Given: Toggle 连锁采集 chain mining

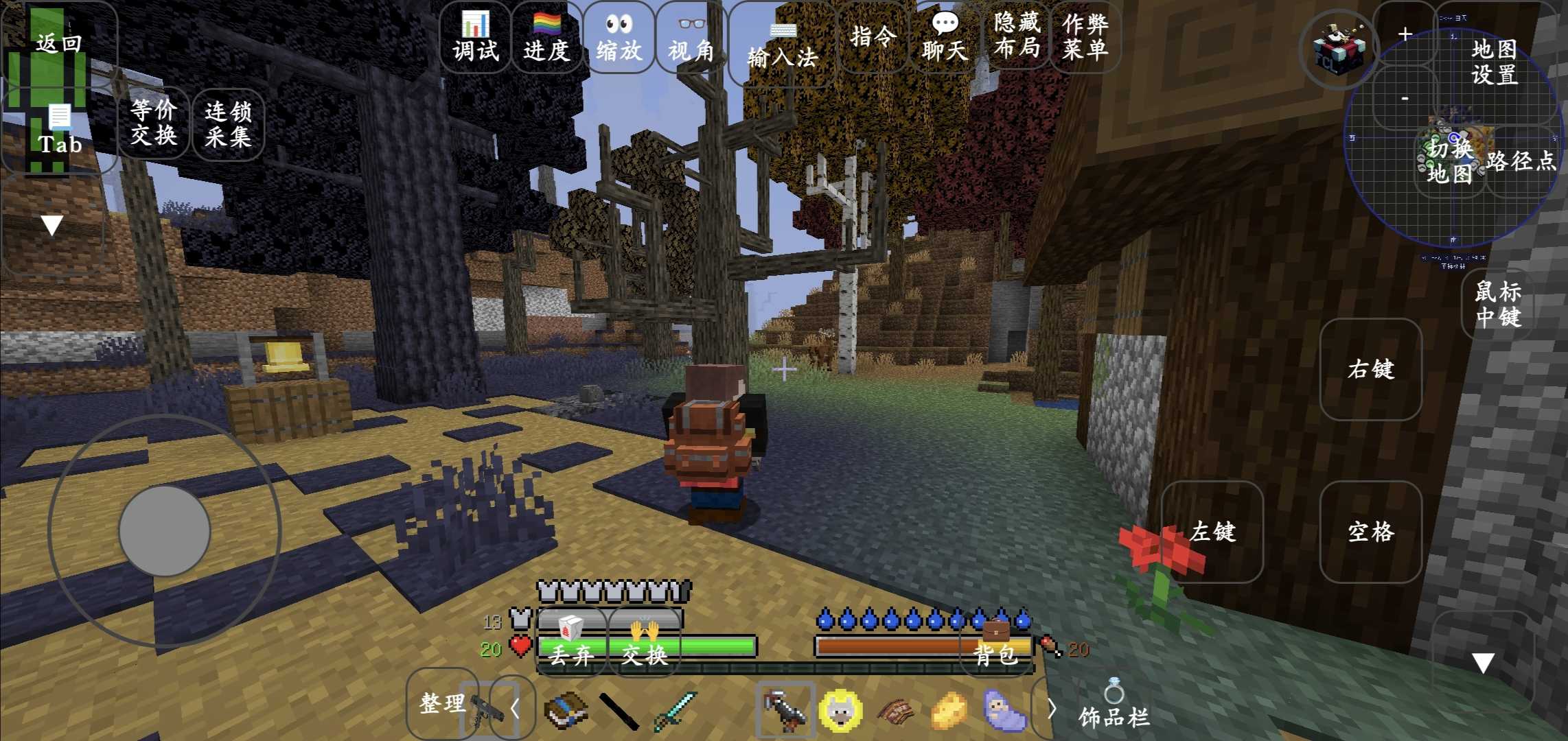Looking at the screenshot, I should tap(228, 123).
